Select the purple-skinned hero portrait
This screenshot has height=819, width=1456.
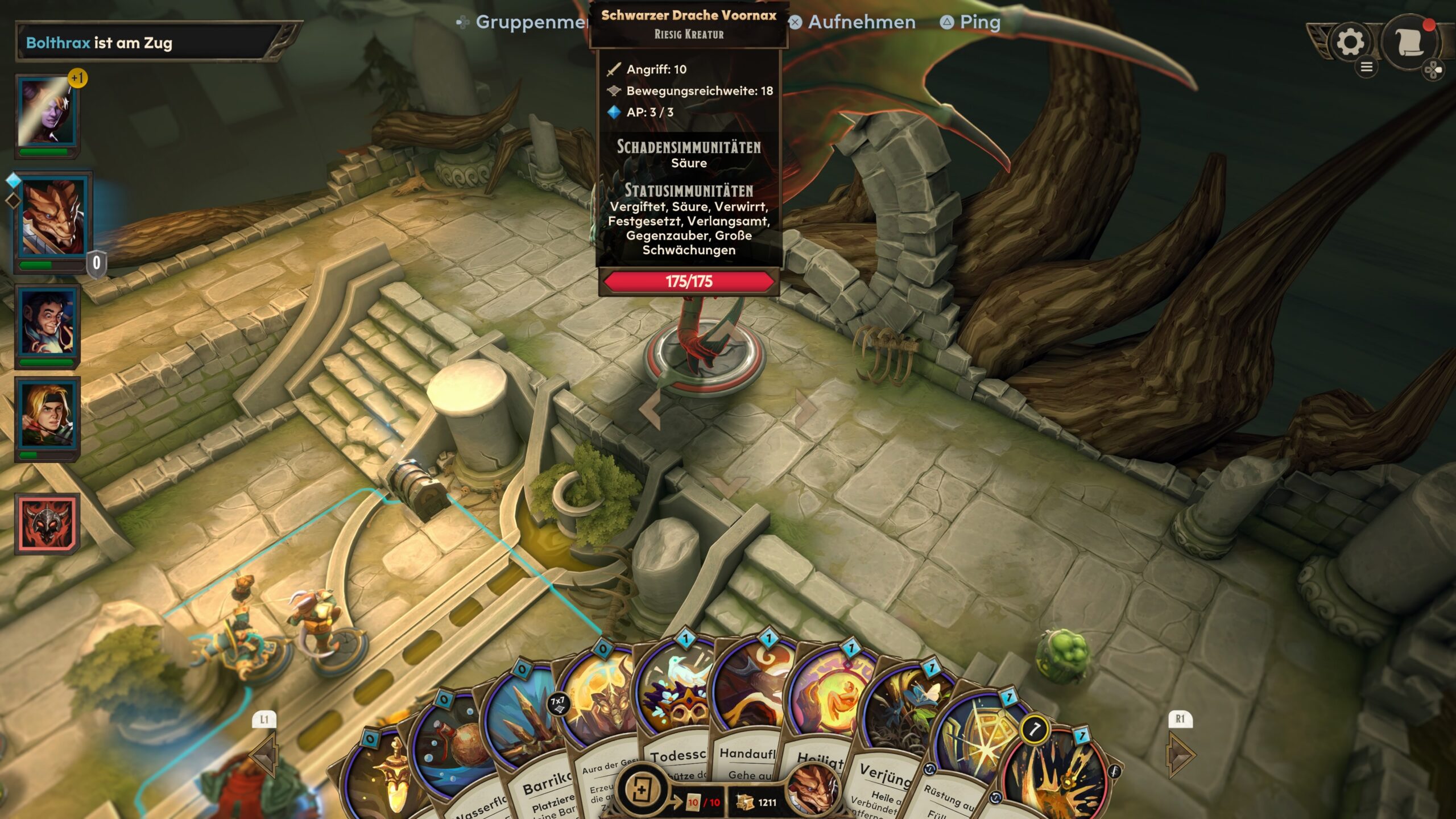[x=47, y=114]
